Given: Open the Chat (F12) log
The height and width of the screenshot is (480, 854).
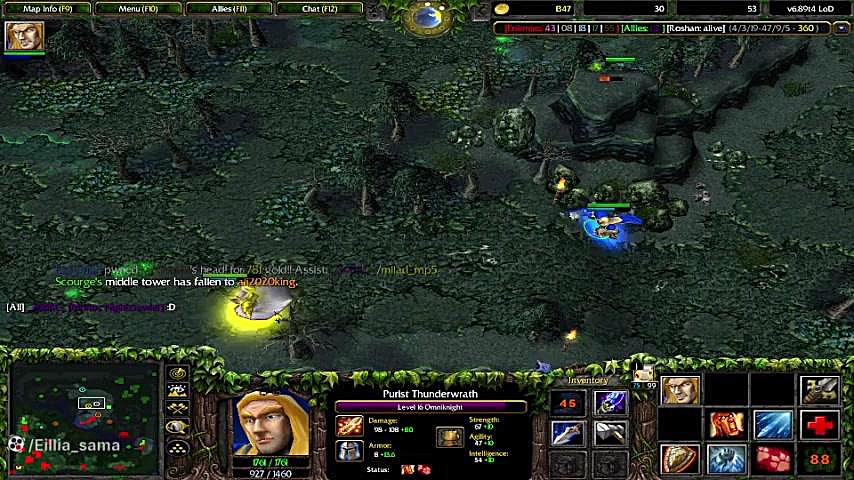Looking at the screenshot, I should [x=320, y=8].
